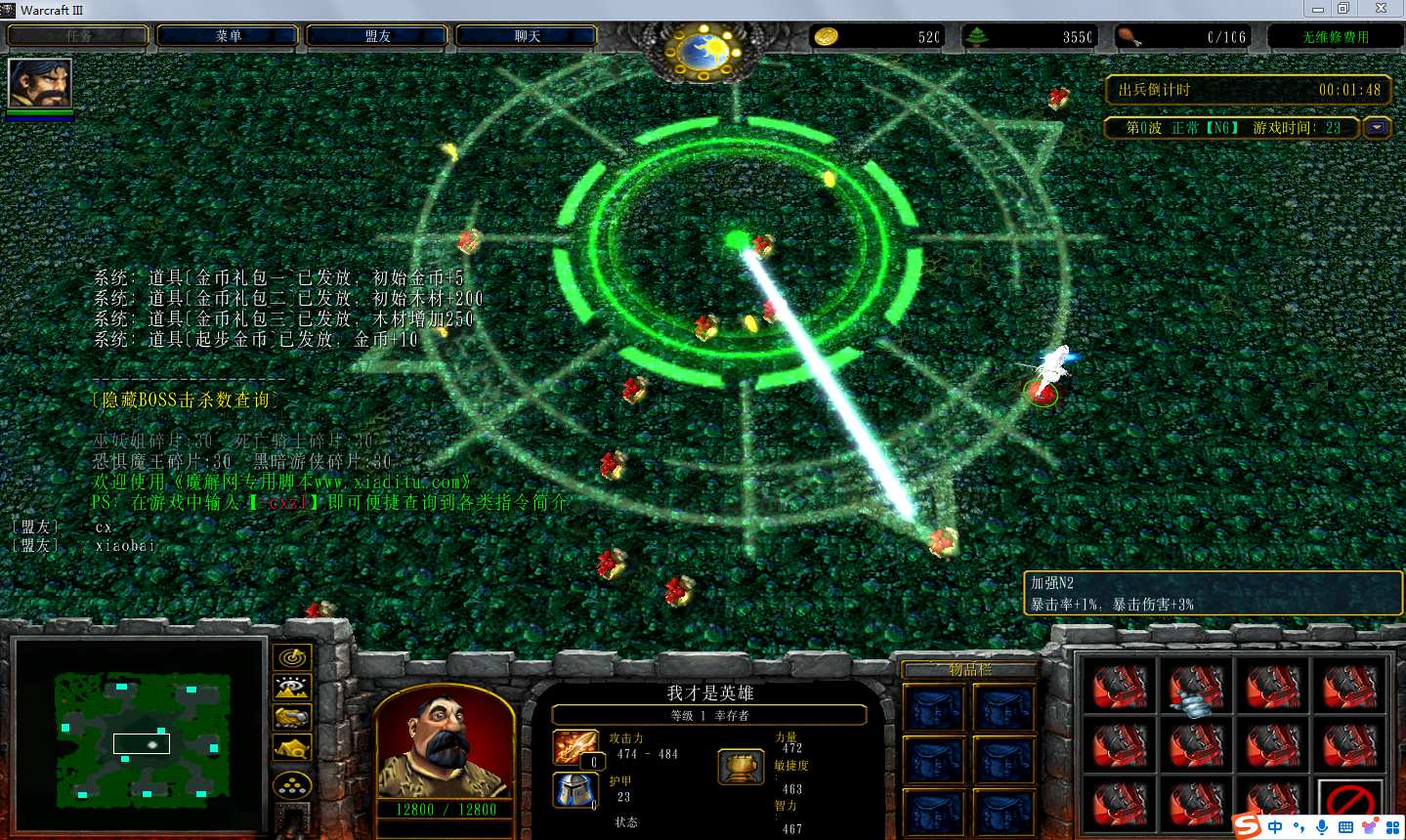Click the golden hero attributes icon
This screenshot has height=840, width=1406.
coord(741,767)
